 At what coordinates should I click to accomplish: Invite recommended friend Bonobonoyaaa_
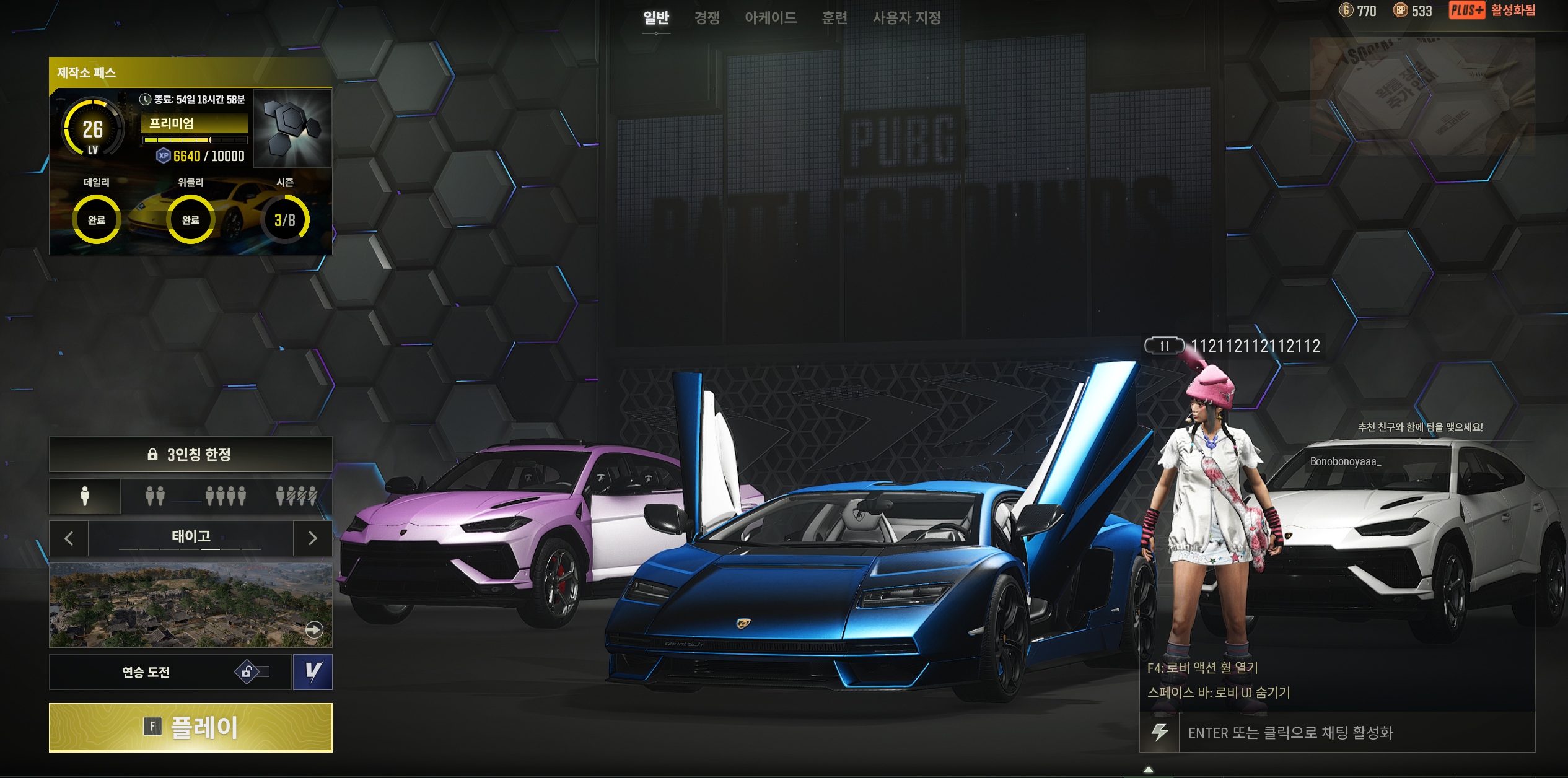(1345, 461)
